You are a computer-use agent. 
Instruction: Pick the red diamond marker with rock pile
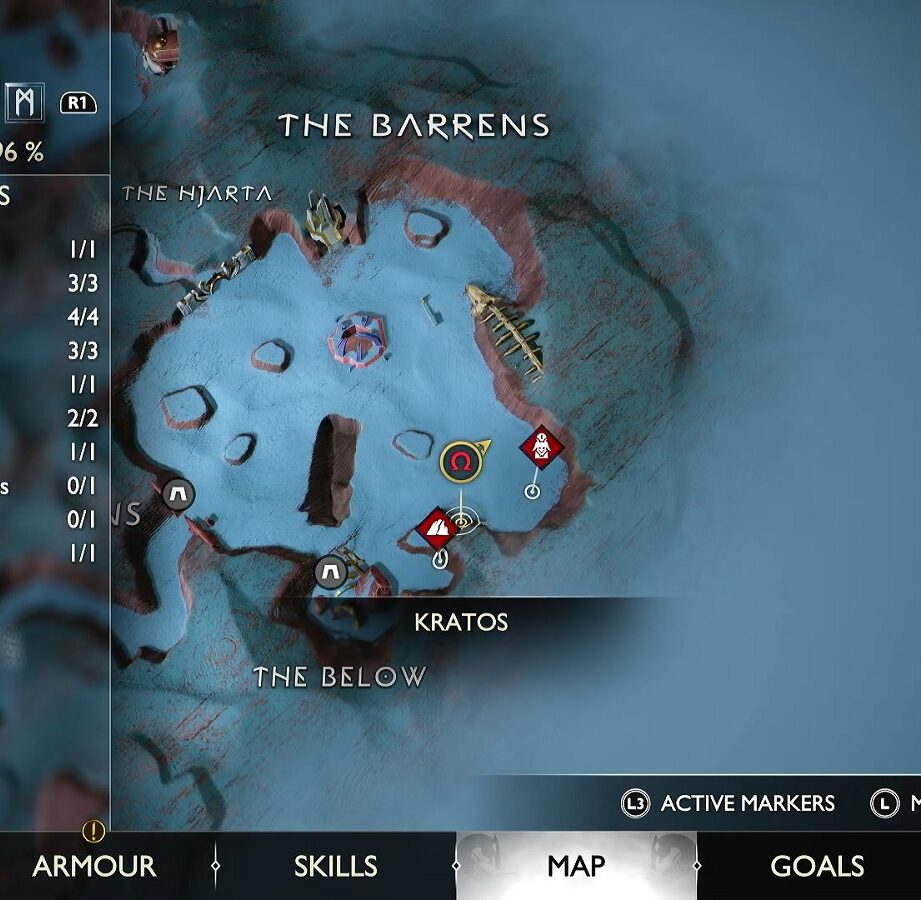pos(437,527)
